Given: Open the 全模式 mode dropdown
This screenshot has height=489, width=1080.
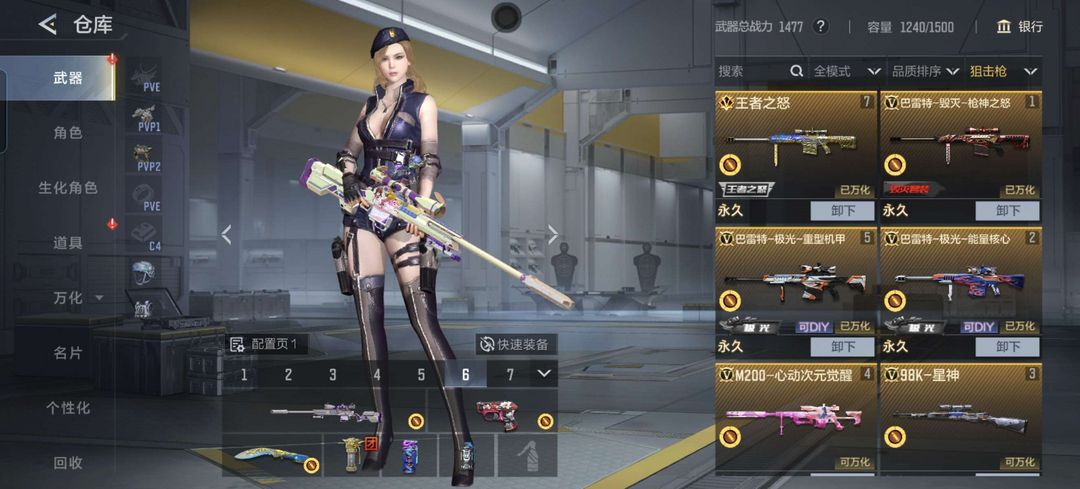Looking at the screenshot, I should pos(846,71).
